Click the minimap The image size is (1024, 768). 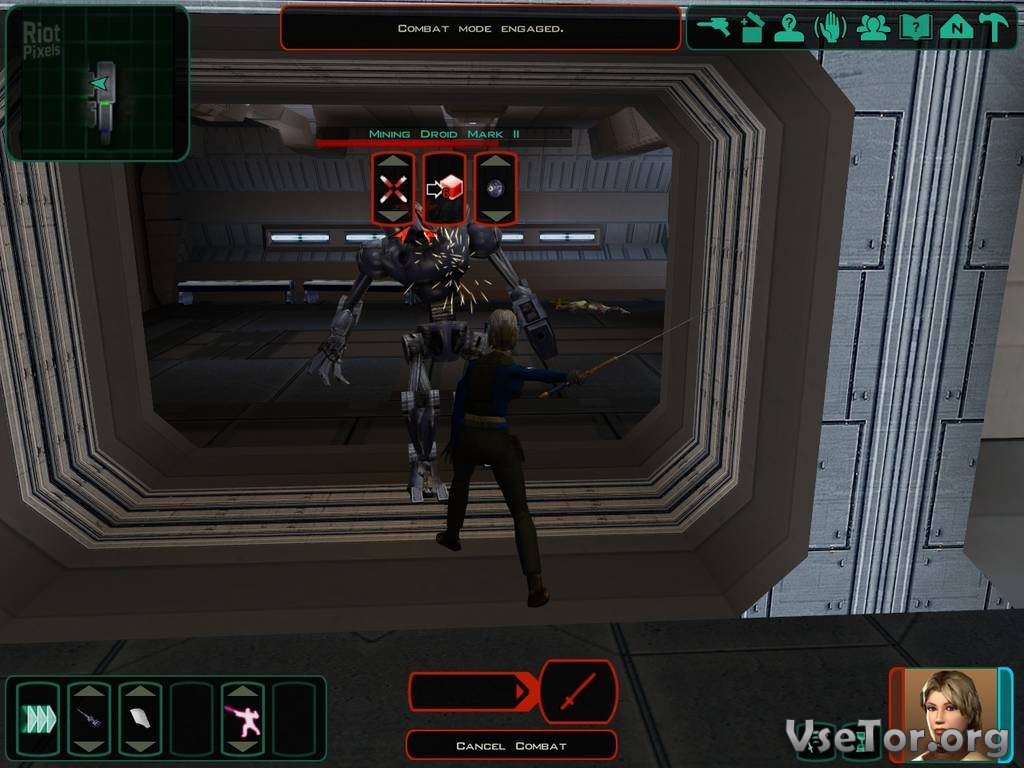point(97,83)
